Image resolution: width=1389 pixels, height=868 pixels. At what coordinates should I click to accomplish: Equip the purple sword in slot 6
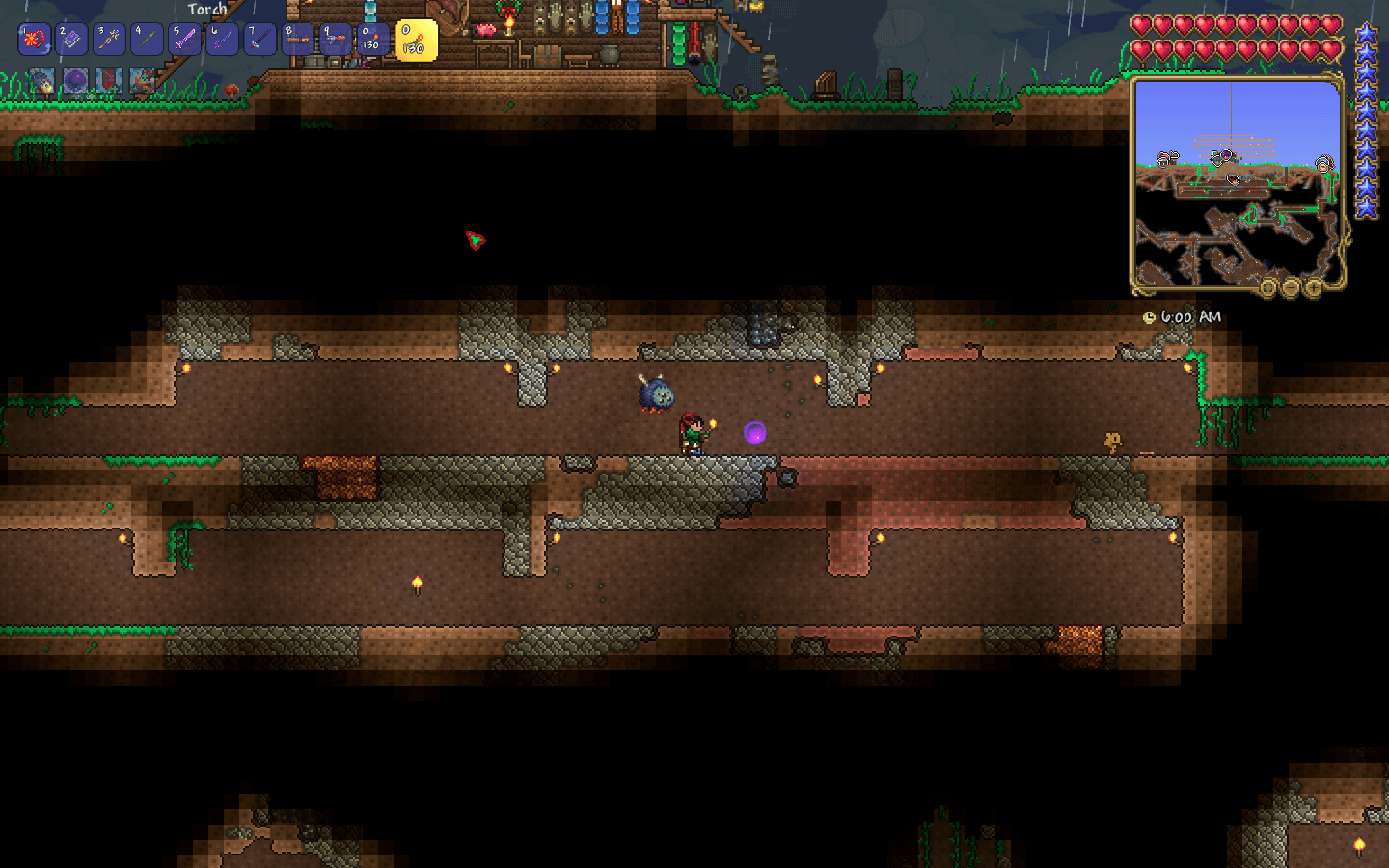click(222, 40)
